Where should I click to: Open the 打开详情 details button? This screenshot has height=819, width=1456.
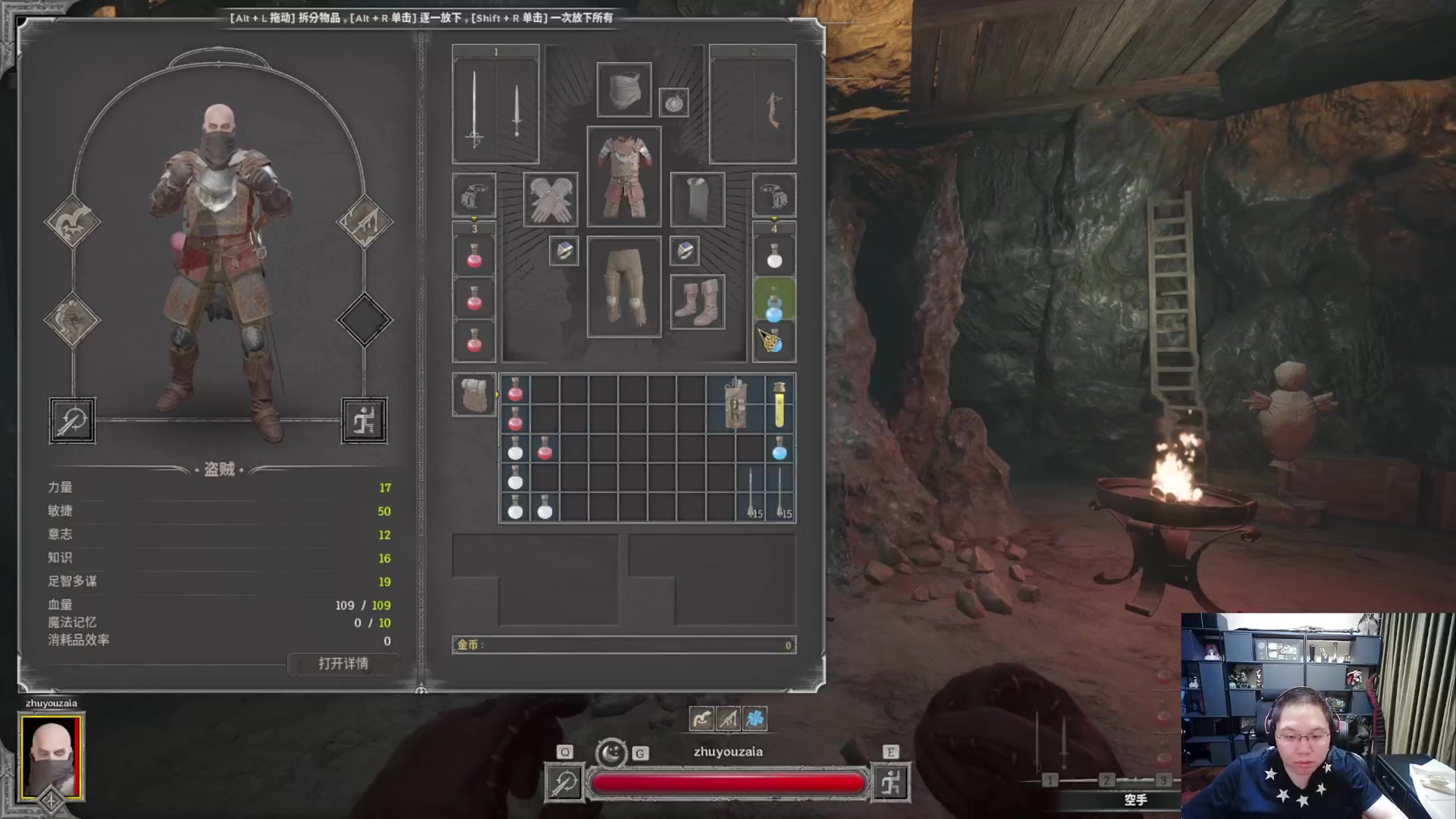[x=343, y=664]
